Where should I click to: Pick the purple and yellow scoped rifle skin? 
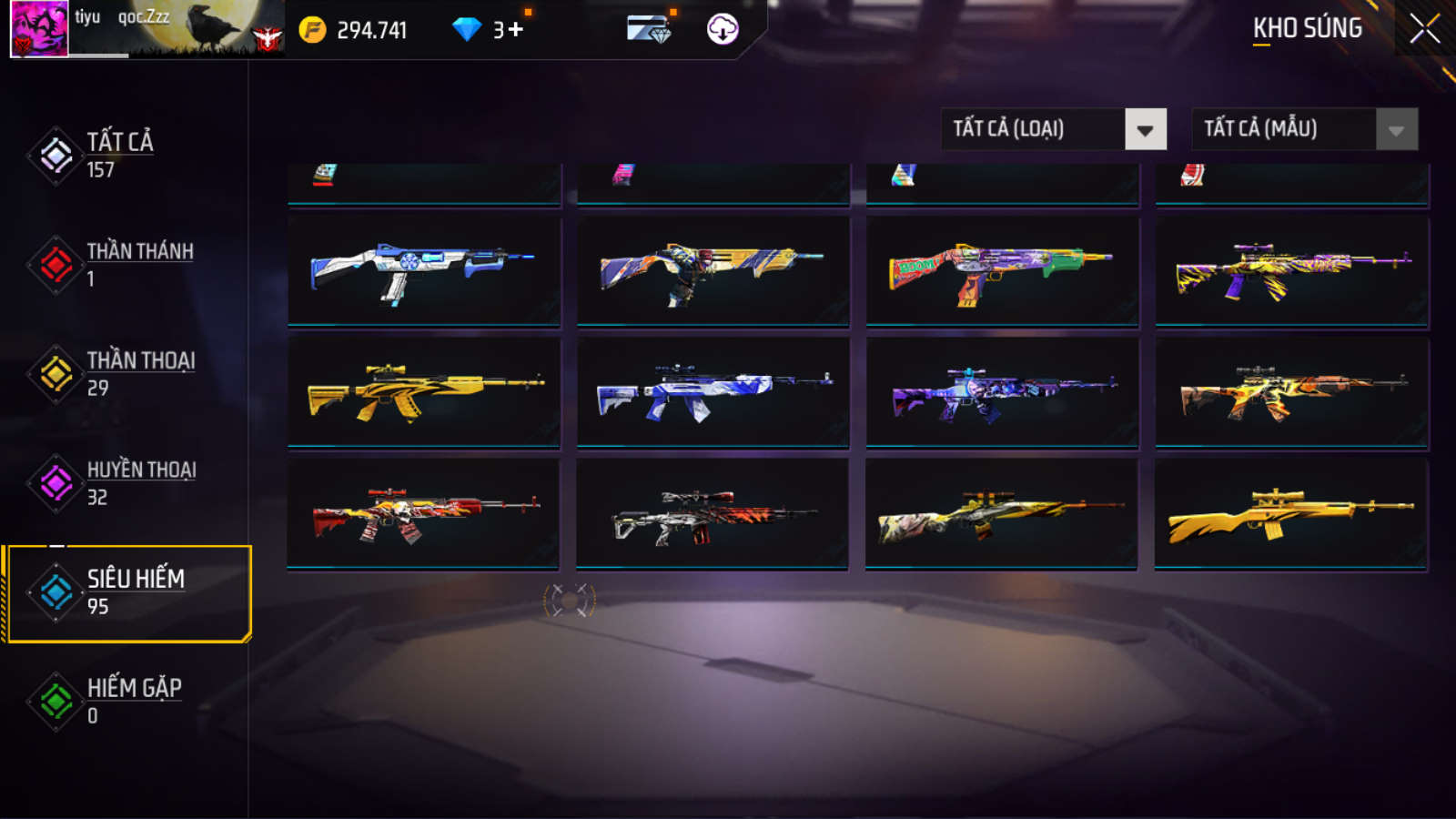tap(1291, 270)
